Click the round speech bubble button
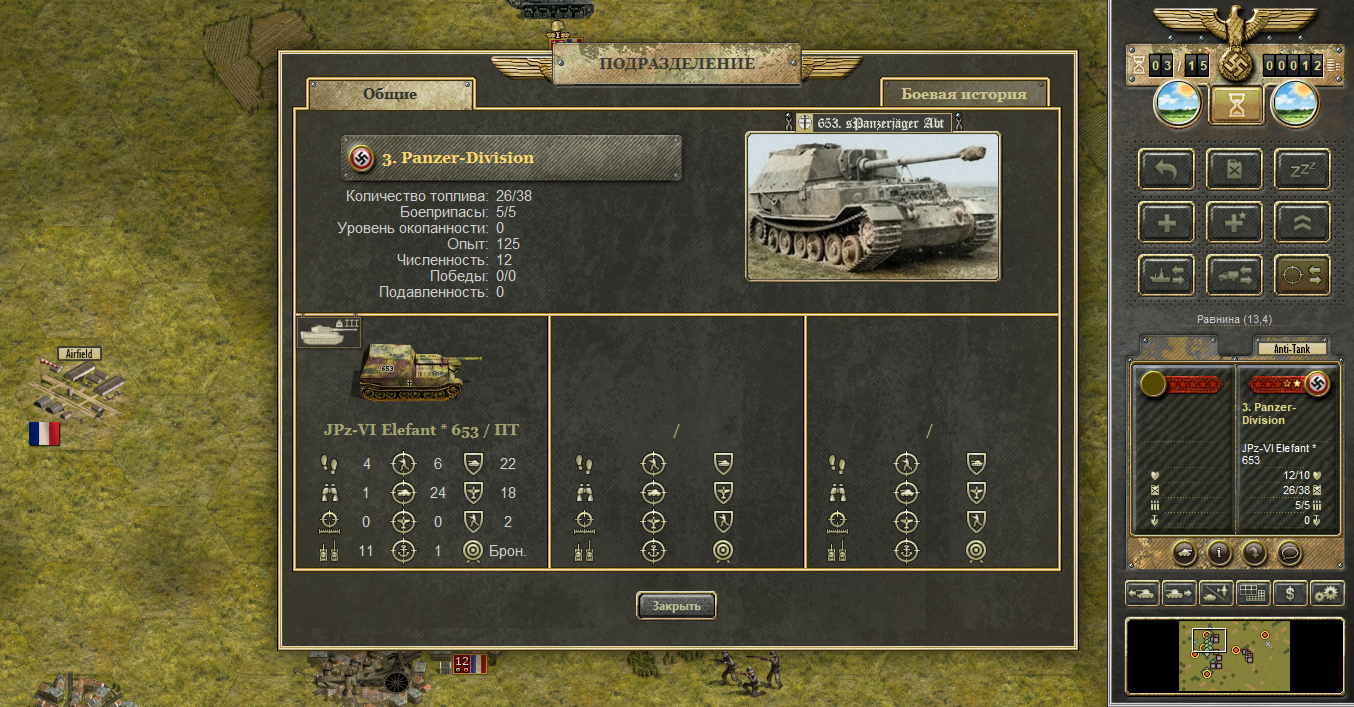This screenshot has width=1354, height=707. [1289, 551]
